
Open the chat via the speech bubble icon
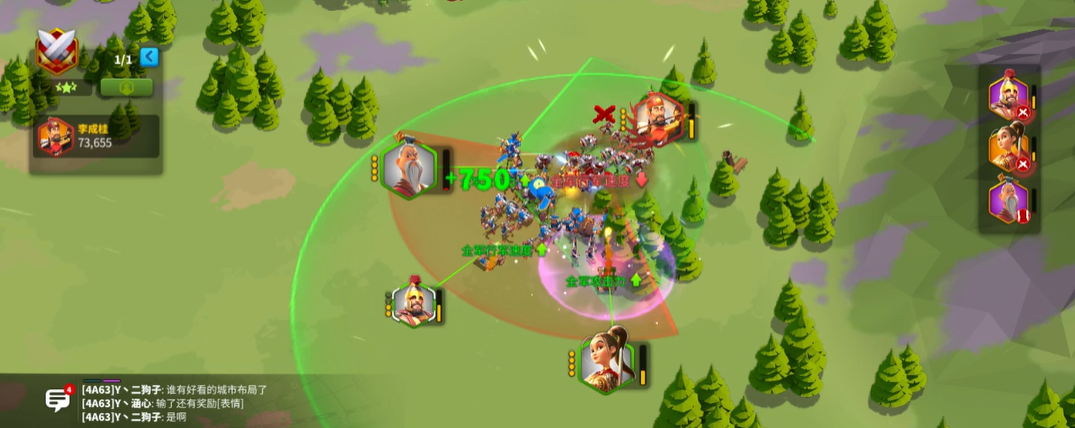click(x=57, y=400)
